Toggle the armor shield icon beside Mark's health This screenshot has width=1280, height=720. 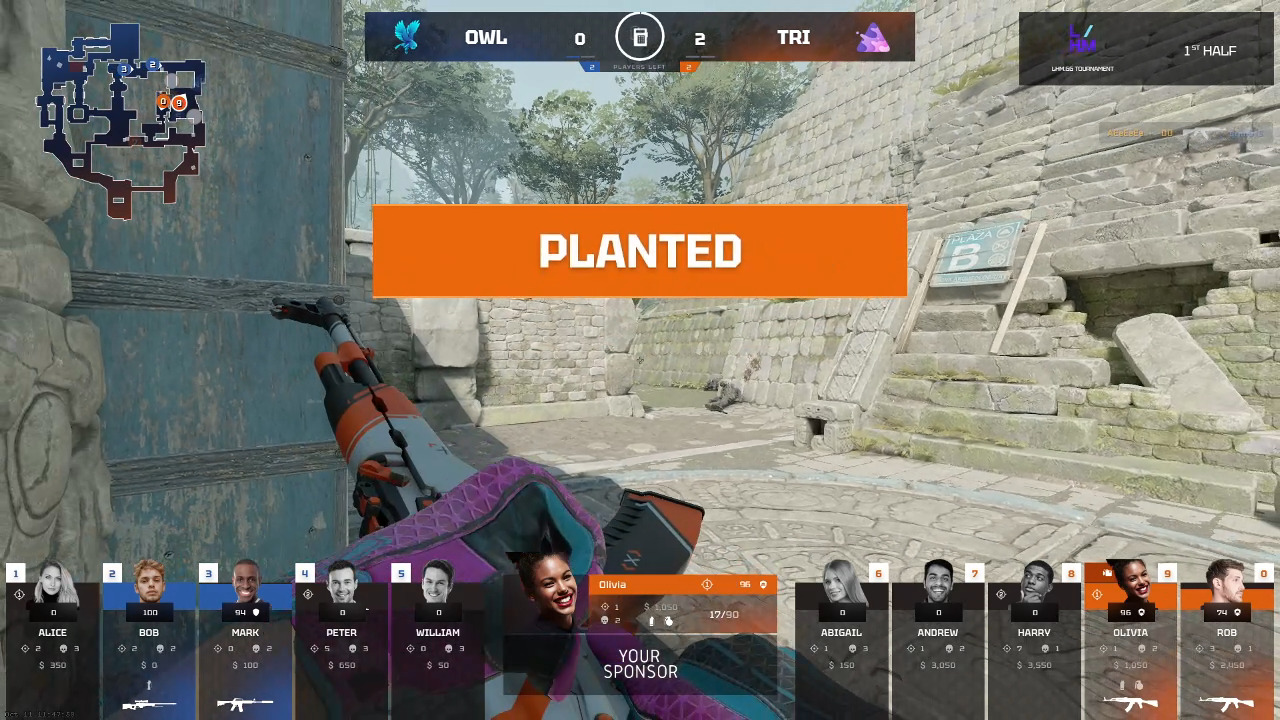point(256,613)
